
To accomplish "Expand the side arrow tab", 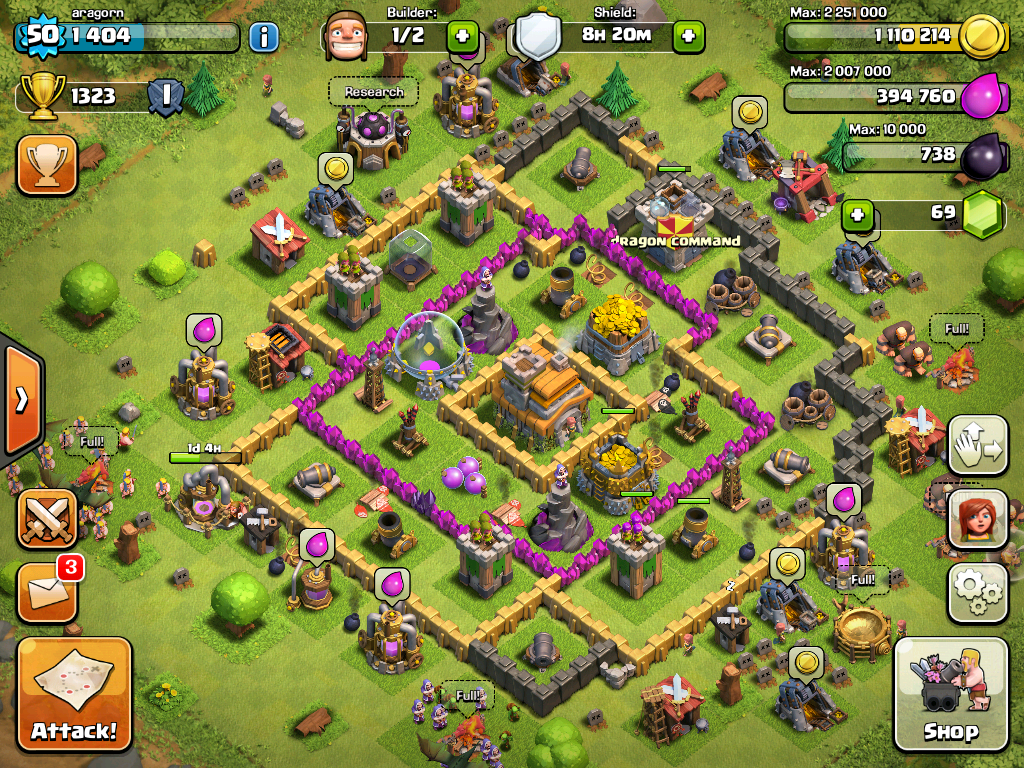I will pos(21,400).
